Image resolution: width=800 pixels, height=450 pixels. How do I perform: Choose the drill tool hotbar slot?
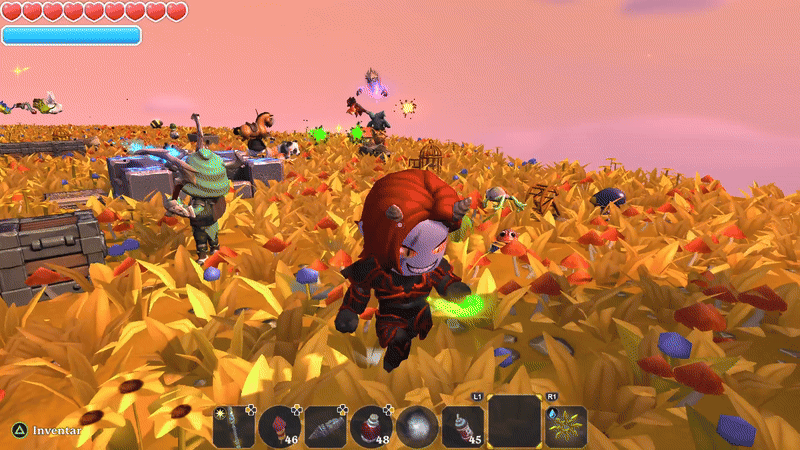326,426
